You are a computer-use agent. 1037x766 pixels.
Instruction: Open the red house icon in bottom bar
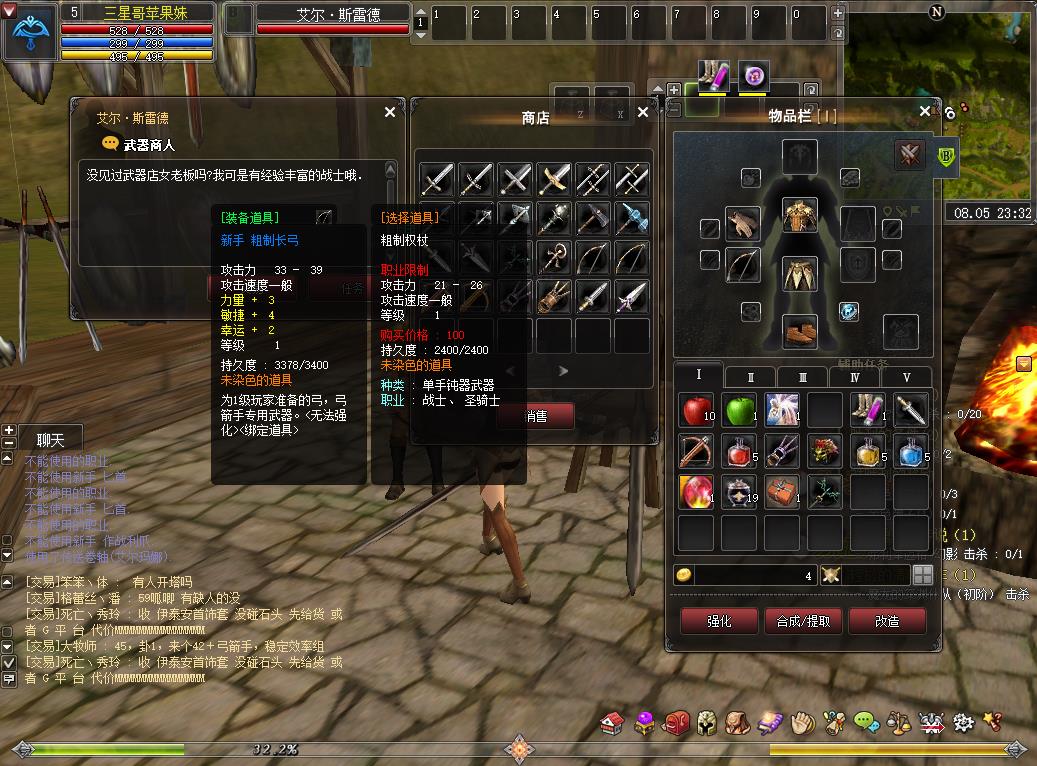pyautogui.click(x=613, y=721)
